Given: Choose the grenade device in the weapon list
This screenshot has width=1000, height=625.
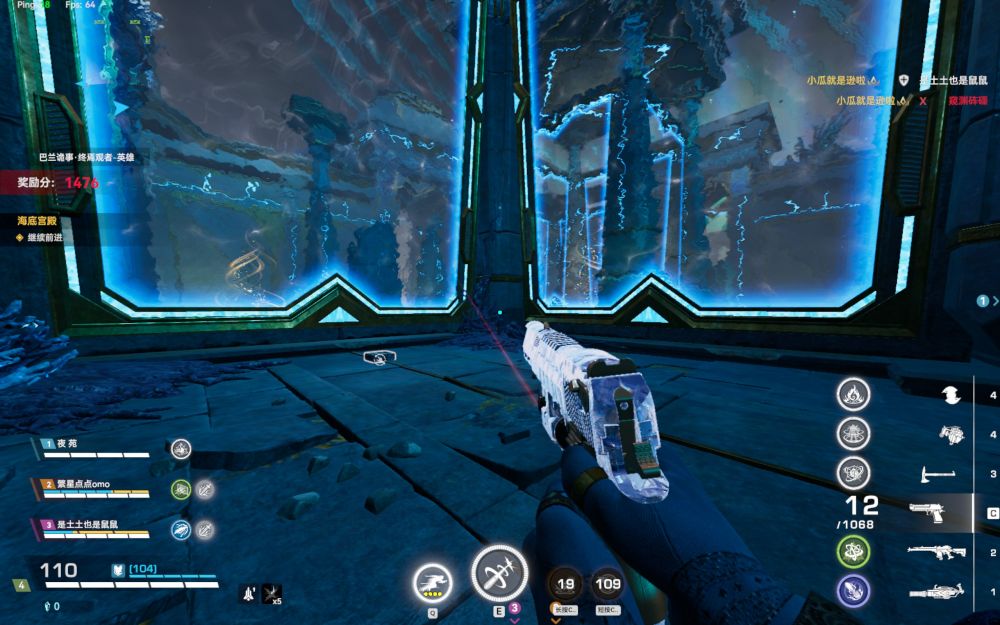Looking at the screenshot, I should 951,434.
